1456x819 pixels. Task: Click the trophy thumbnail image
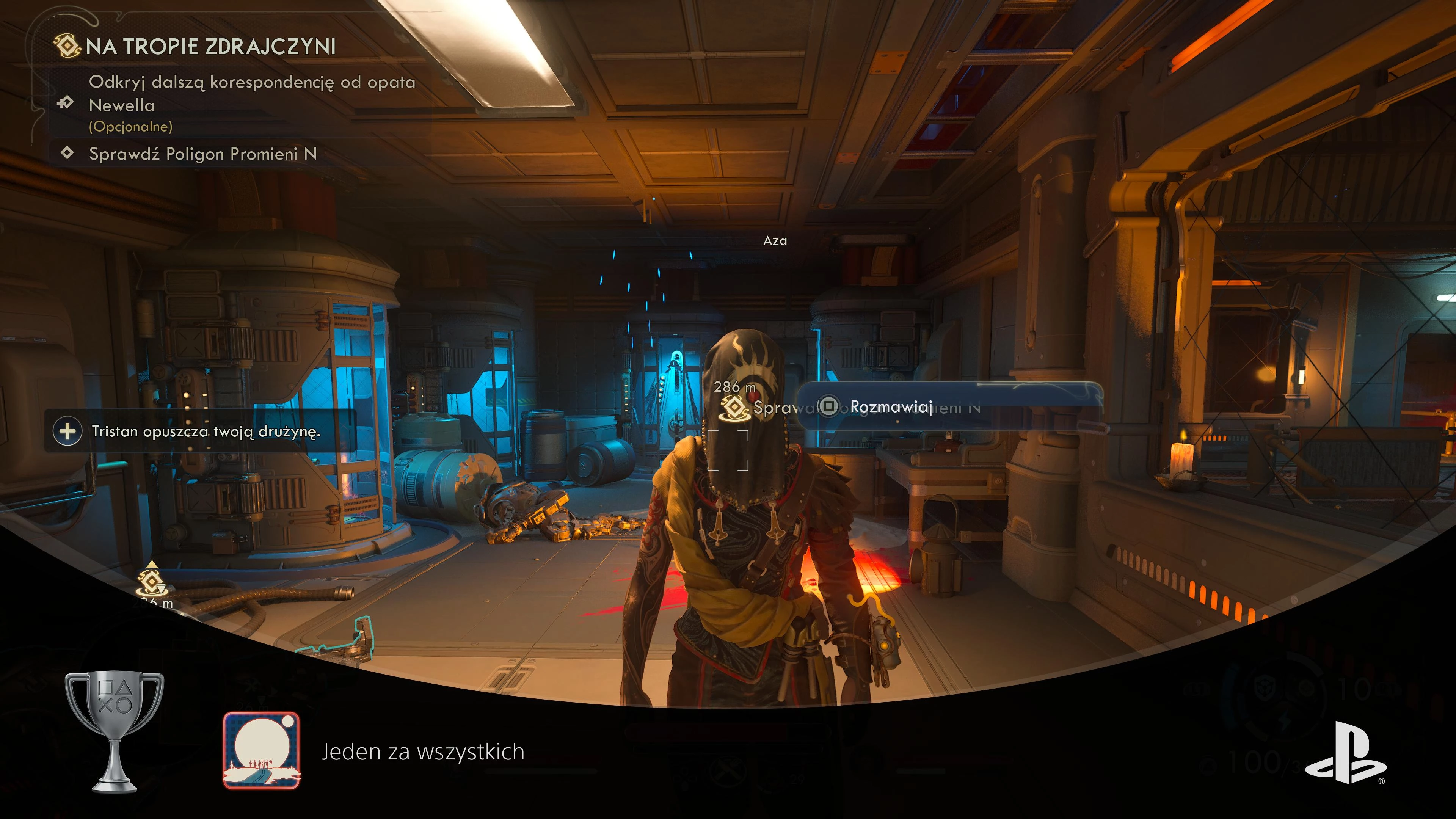click(262, 750)
